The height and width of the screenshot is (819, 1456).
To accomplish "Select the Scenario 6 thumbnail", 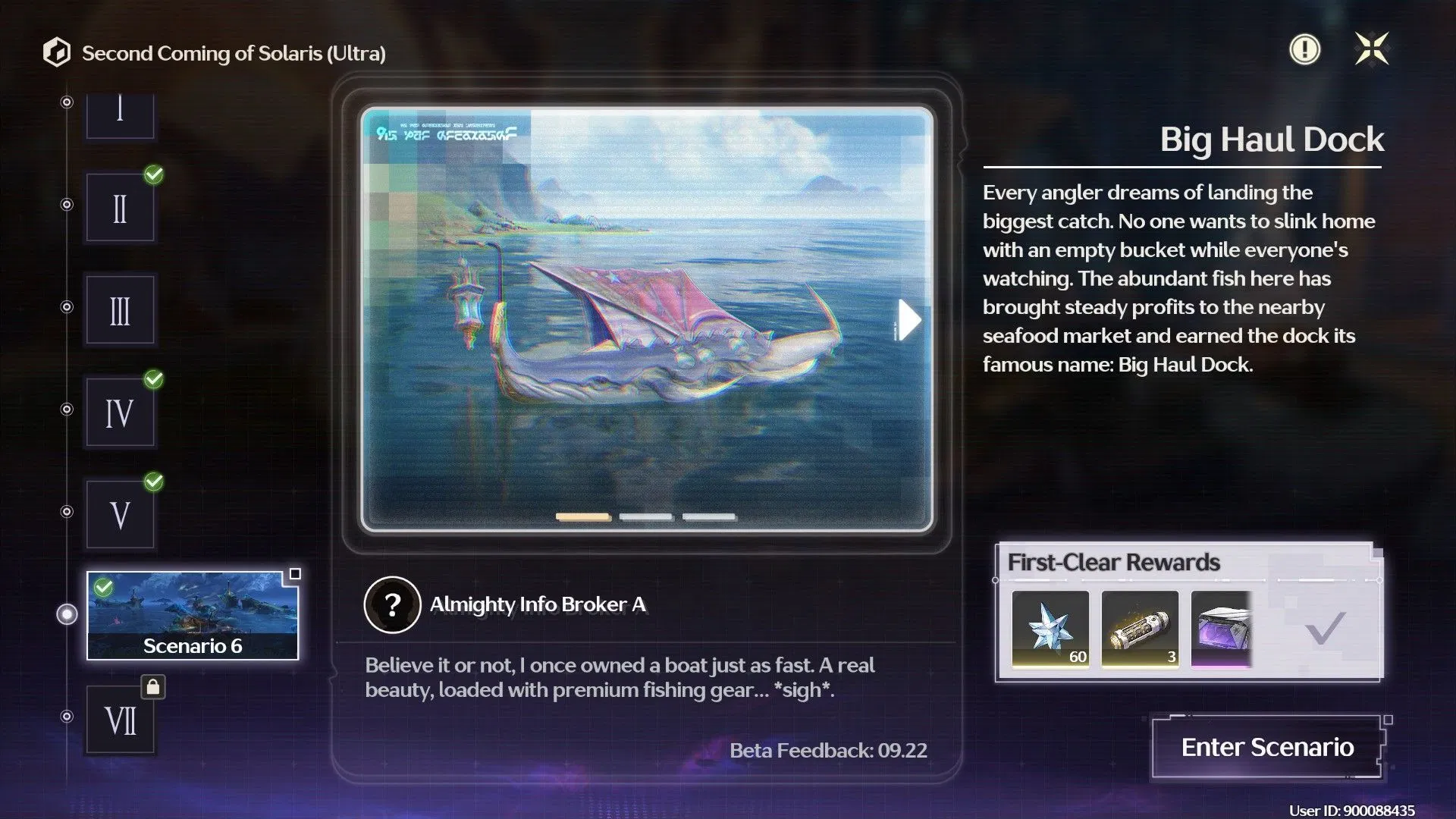I will tap(193, 615).
